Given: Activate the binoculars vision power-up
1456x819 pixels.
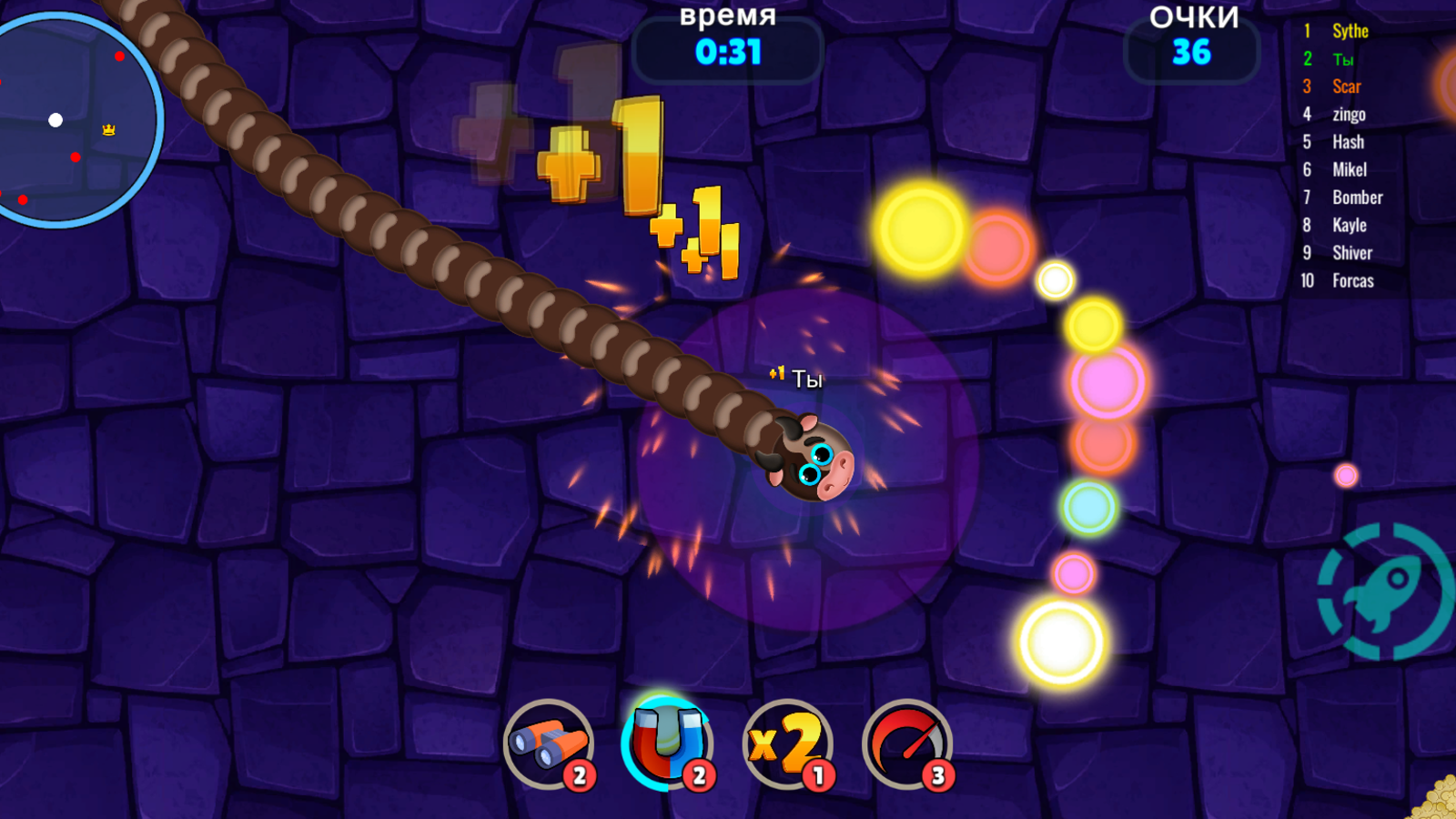Looking at the screenshot, I should (x=548, y=746).
